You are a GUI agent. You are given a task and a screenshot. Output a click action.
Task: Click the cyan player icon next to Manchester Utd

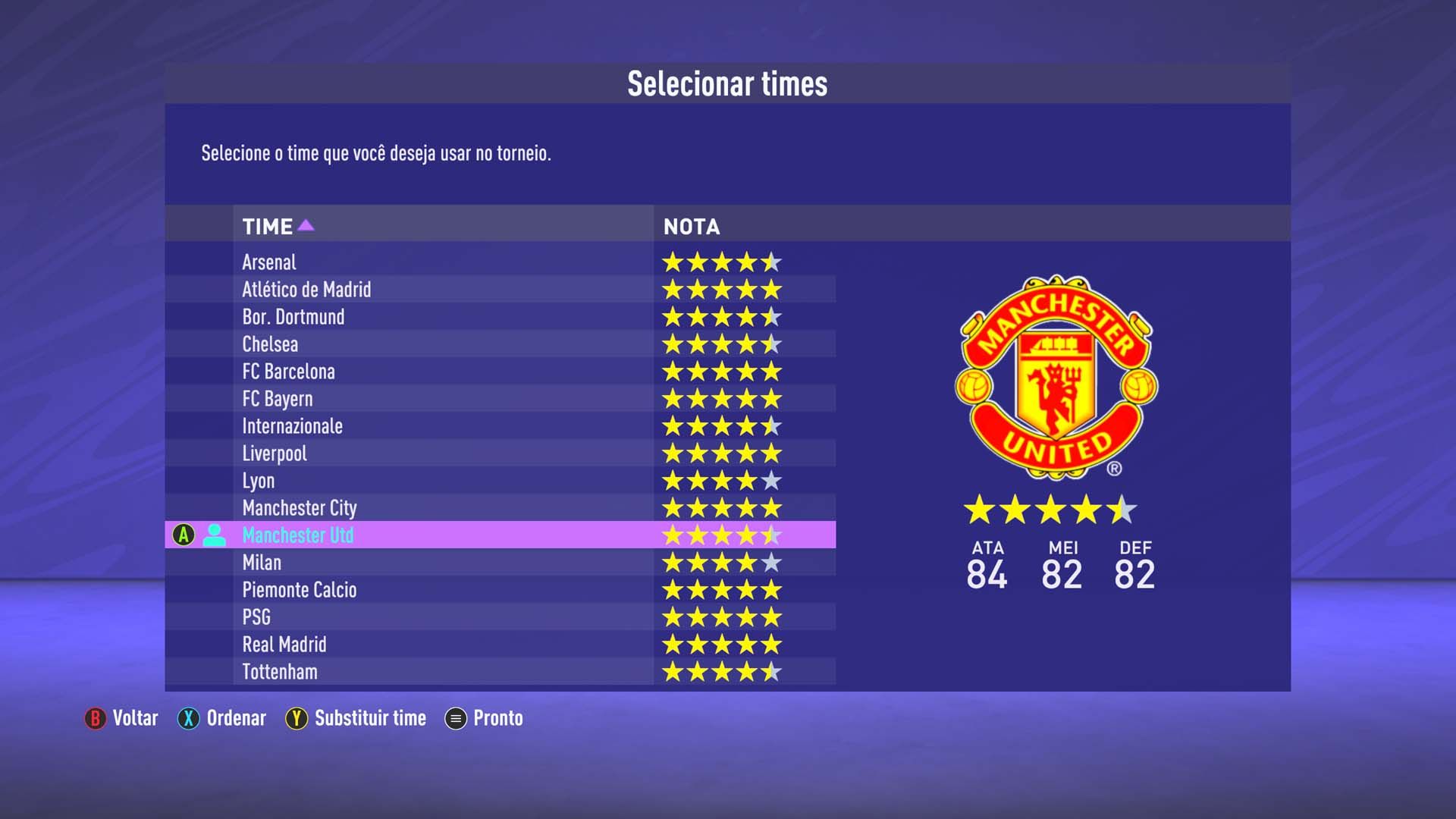pos(216,535)
